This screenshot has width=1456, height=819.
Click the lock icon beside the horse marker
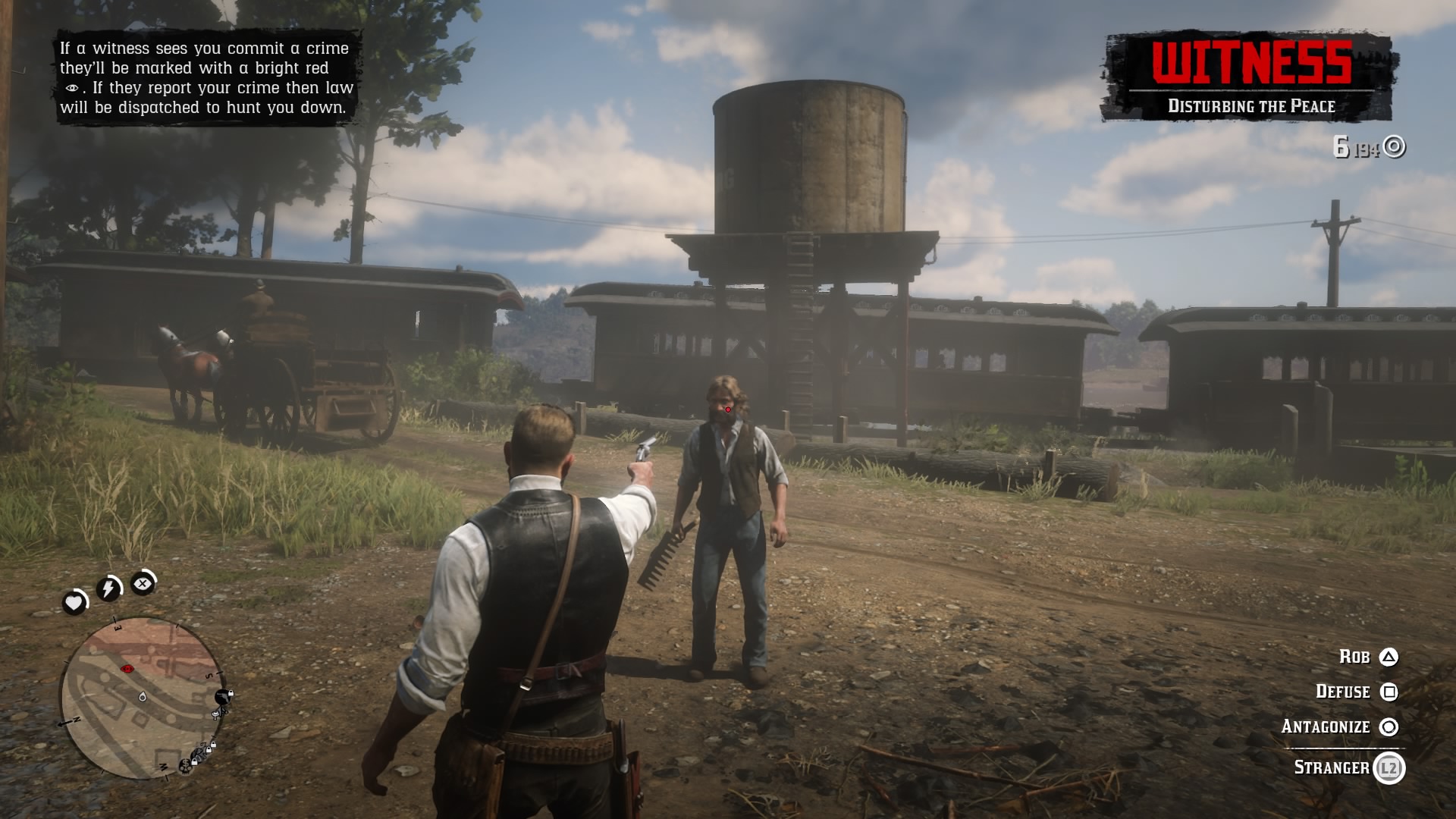pyautogui.click(x=231, y=692)
